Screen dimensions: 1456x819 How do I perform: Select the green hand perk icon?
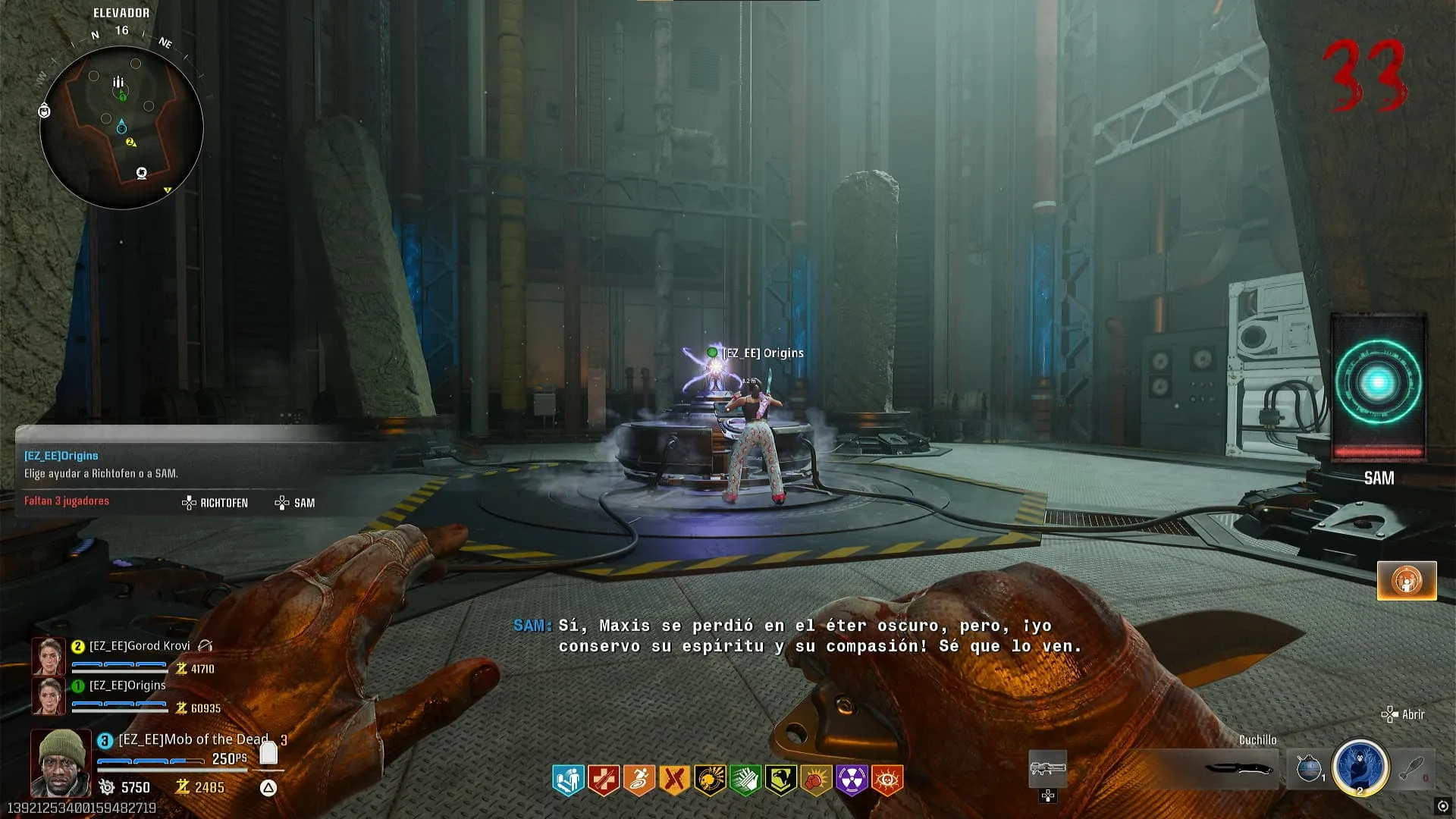click(x=745, y=780)
